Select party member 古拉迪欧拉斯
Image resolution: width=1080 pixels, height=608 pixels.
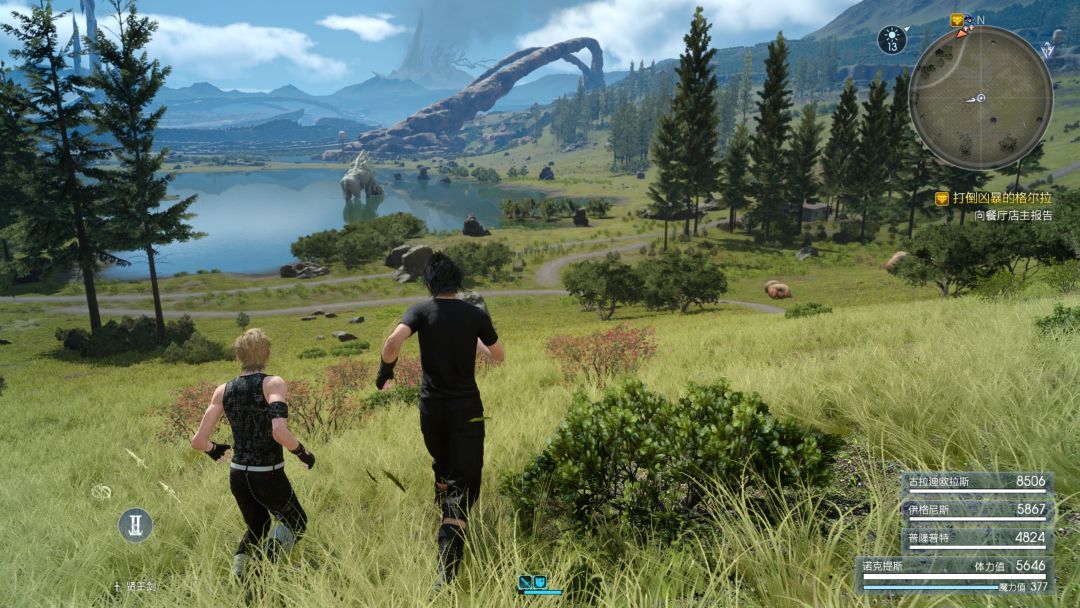tap(976, 481)
